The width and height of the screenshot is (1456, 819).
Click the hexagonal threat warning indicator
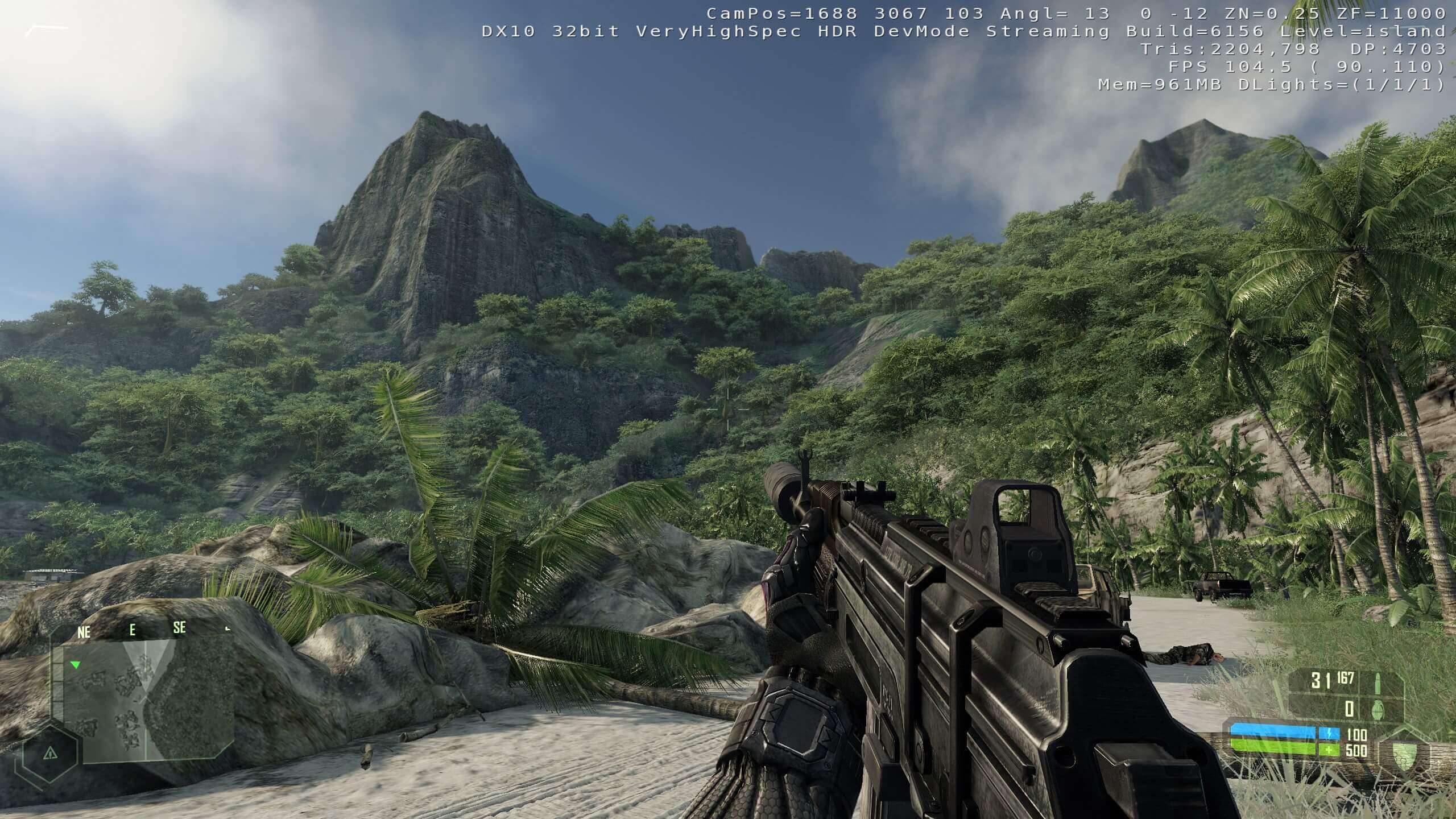(x=51, y=754)
